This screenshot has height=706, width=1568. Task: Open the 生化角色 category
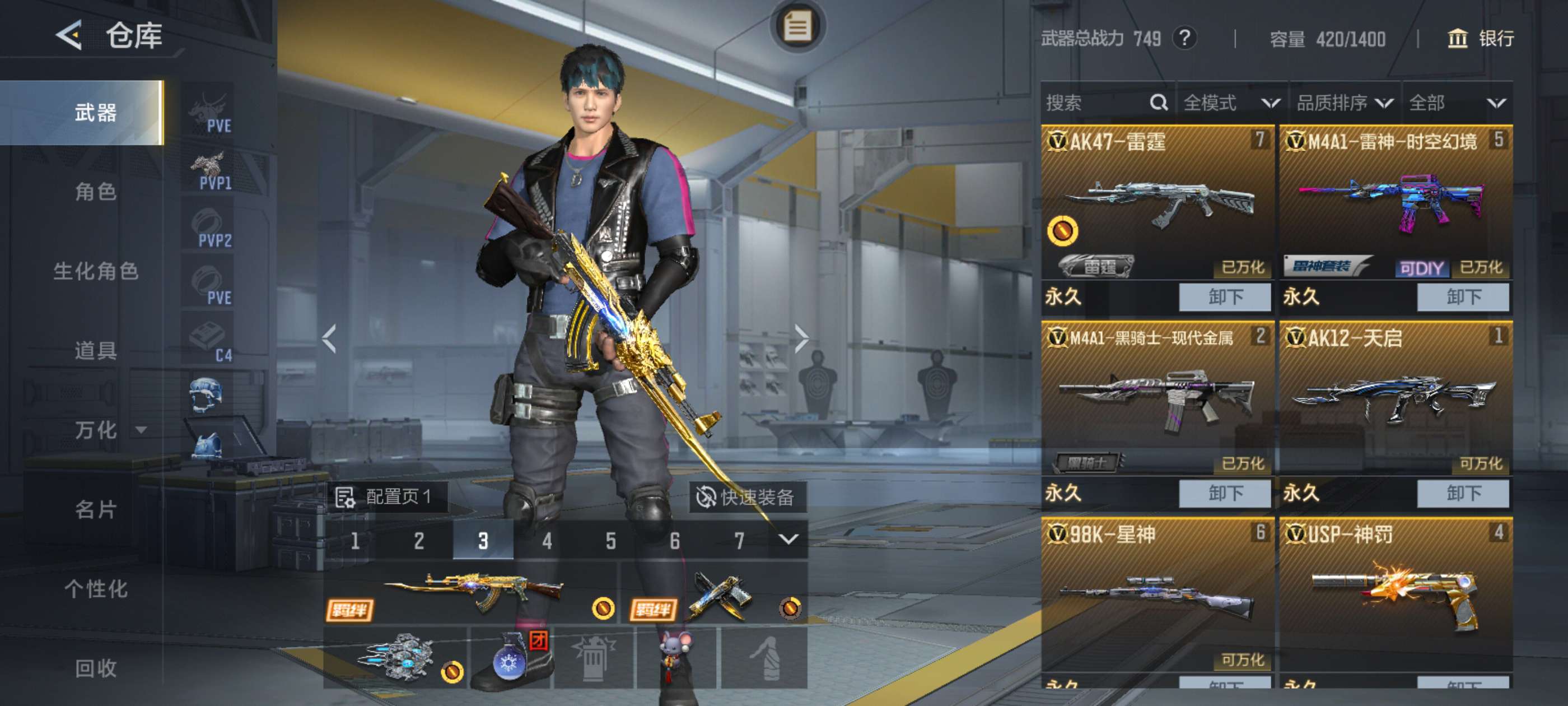[96, 271]
